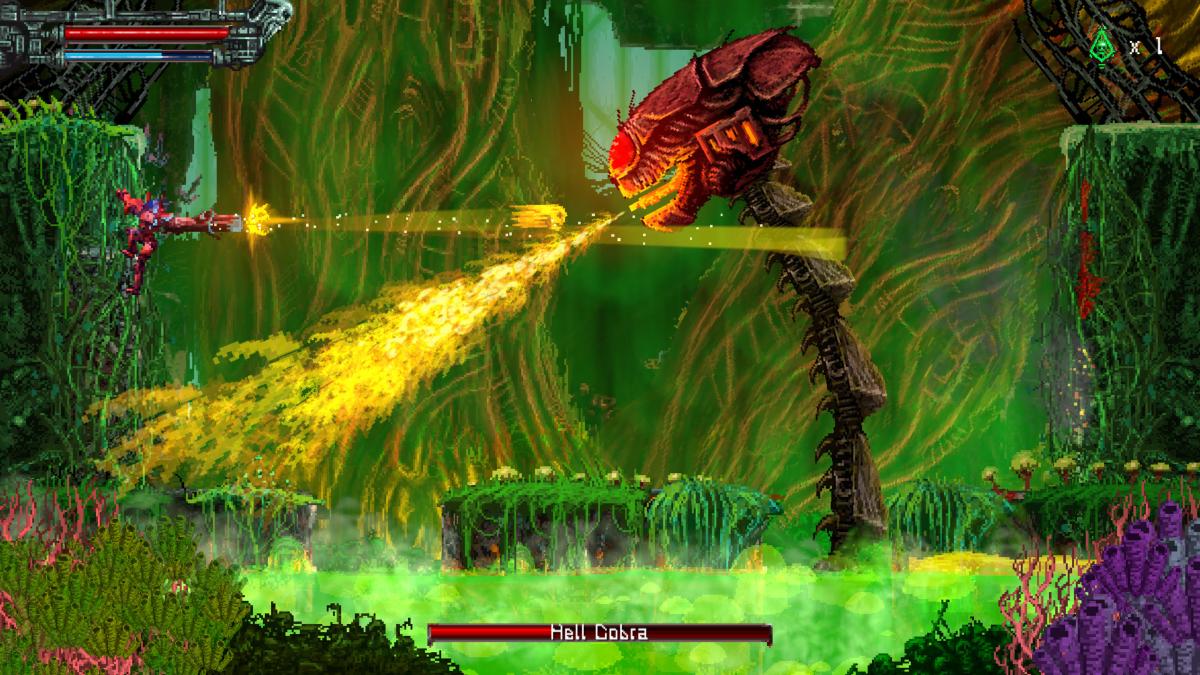Click the green skull diamond lives icon
The height and width of the screenshot is (675, 1200).
click(1102, 44)
